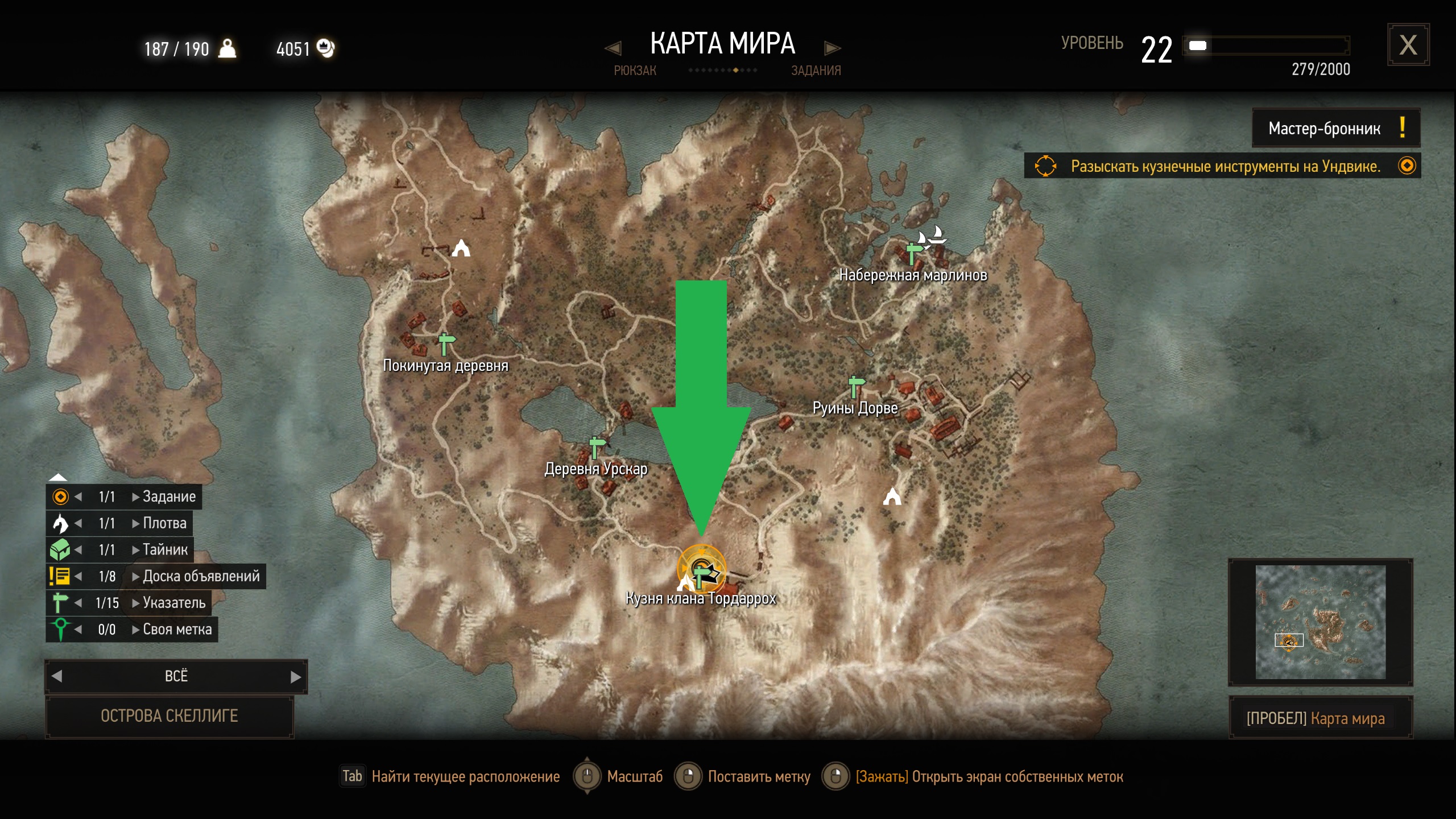Cycle filter left from ВСЁ

pyautogui.click(x=57, y=676)
